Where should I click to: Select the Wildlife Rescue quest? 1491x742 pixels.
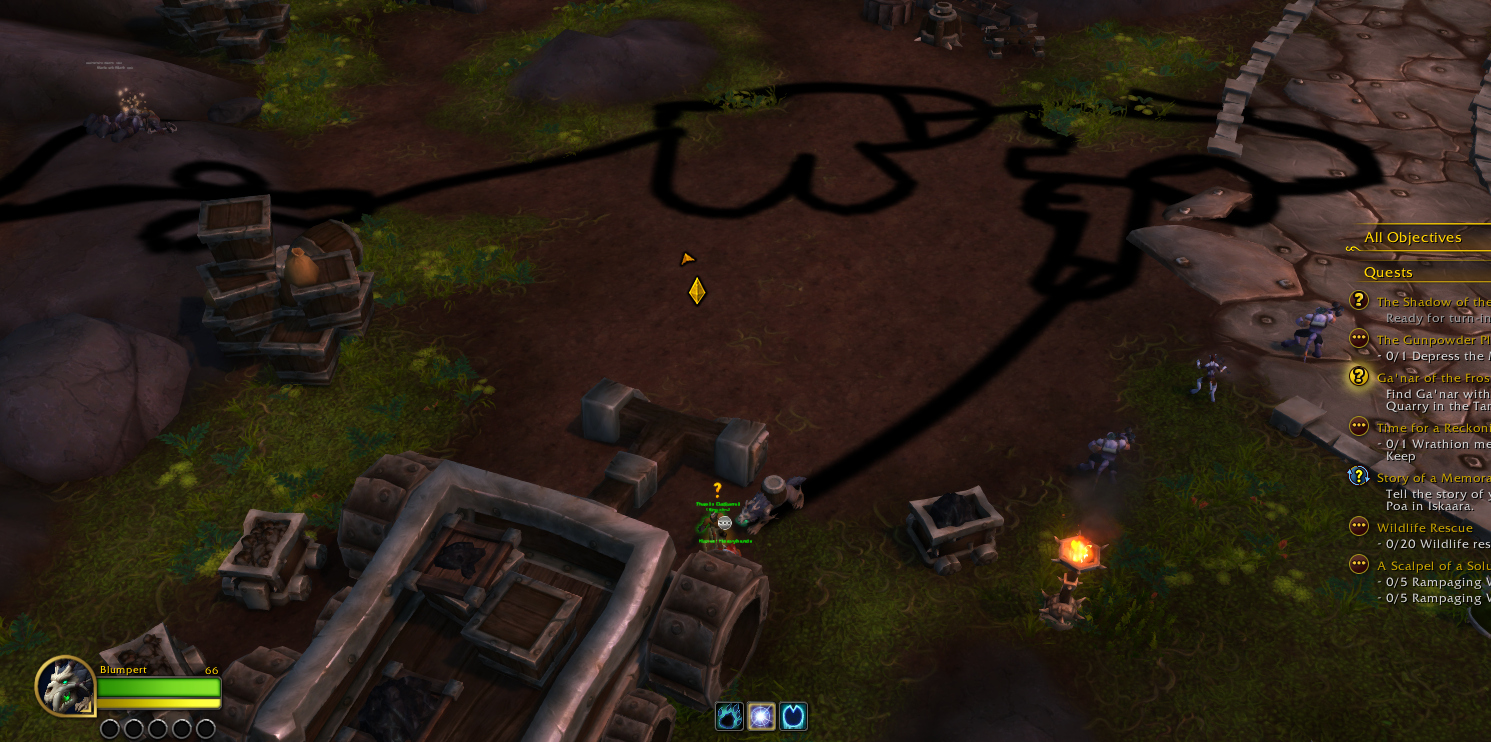1424,528
